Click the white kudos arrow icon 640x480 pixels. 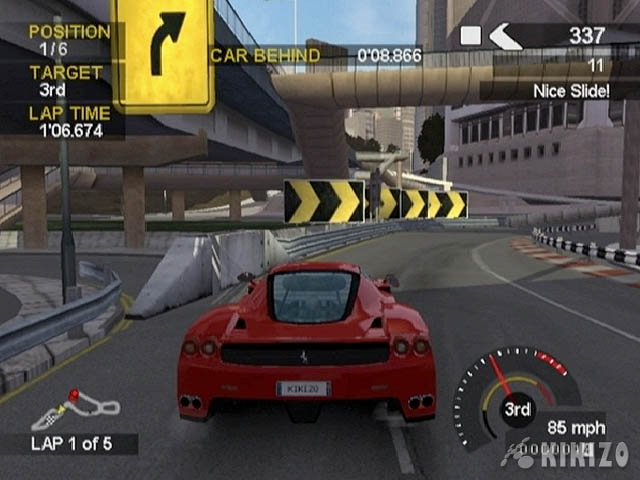point(506,37)
